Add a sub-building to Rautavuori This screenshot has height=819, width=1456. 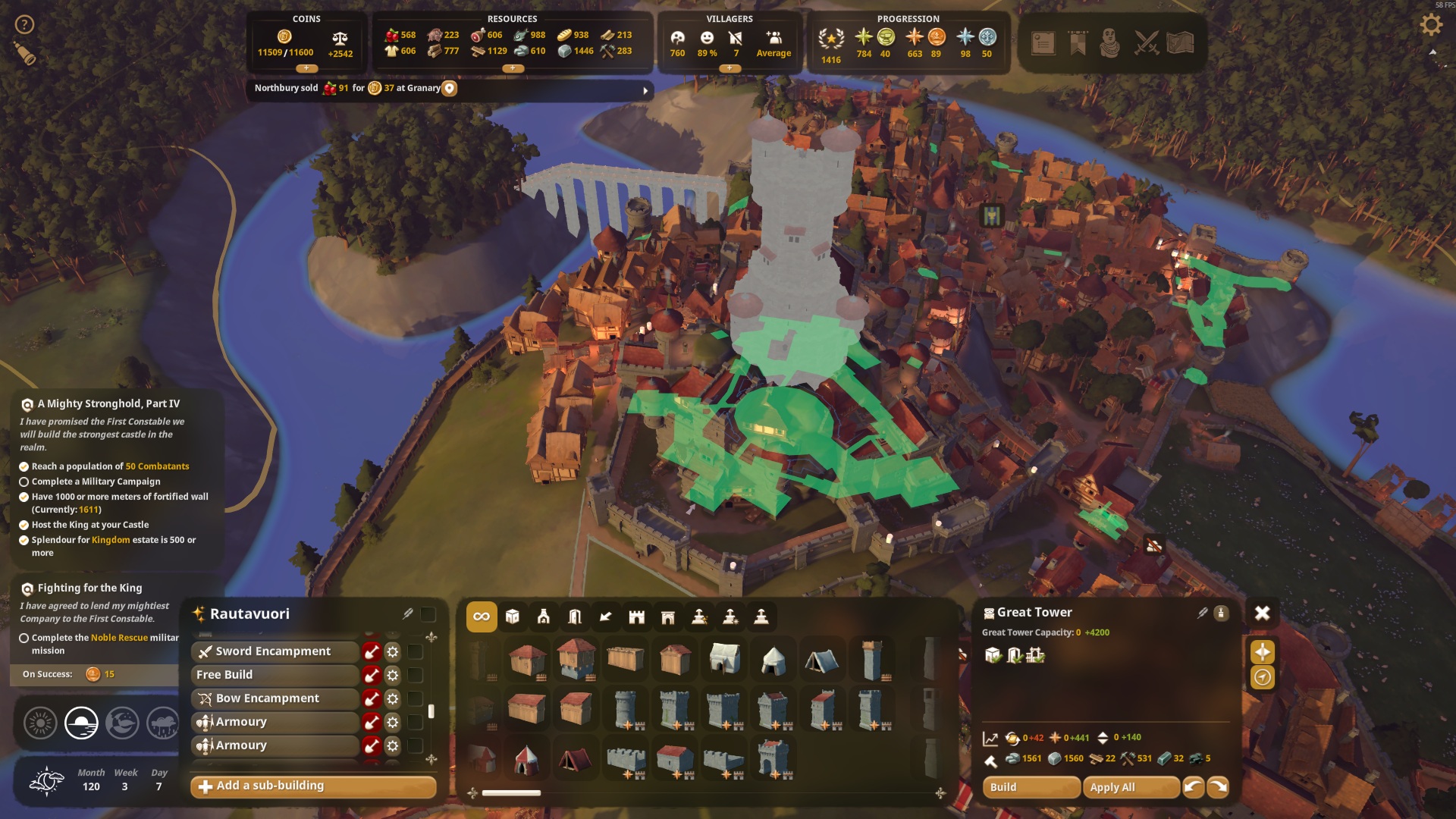pyautogui.click(x=313, y=786)
